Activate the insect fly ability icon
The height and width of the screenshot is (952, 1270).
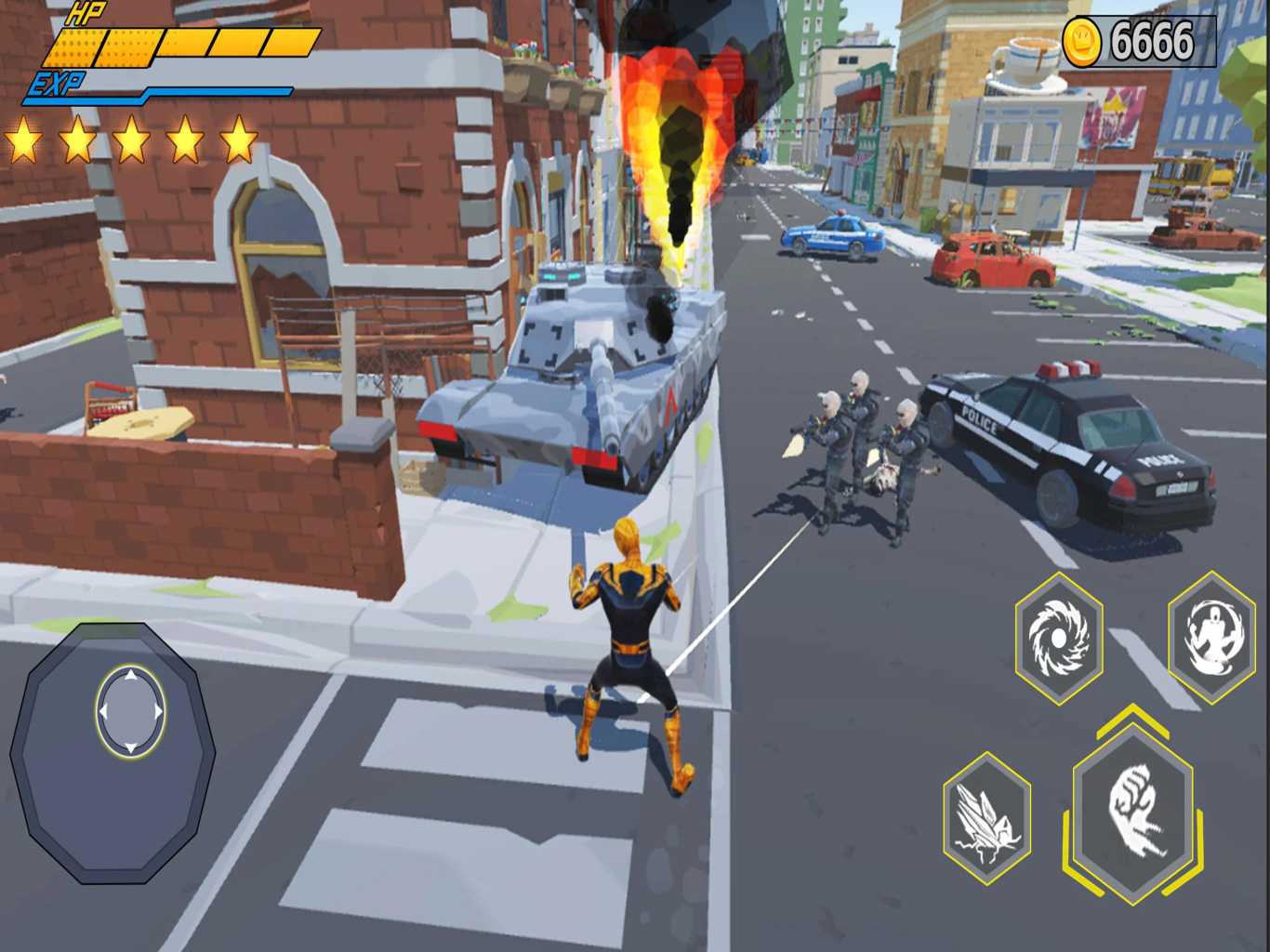[986, 819]
